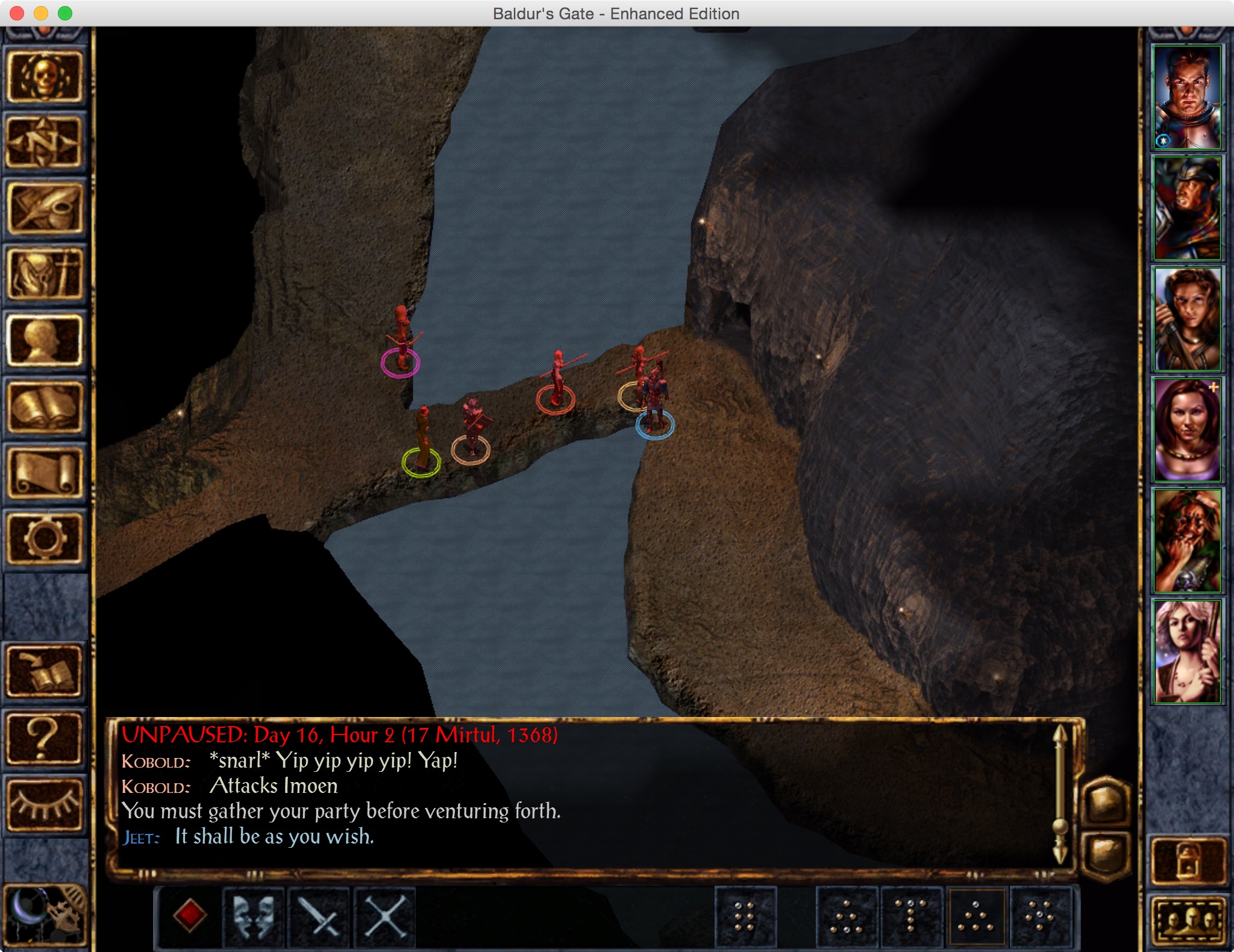Open game options with the gear icon
The image size is (1234, 952).
click(x=44, y=538)
